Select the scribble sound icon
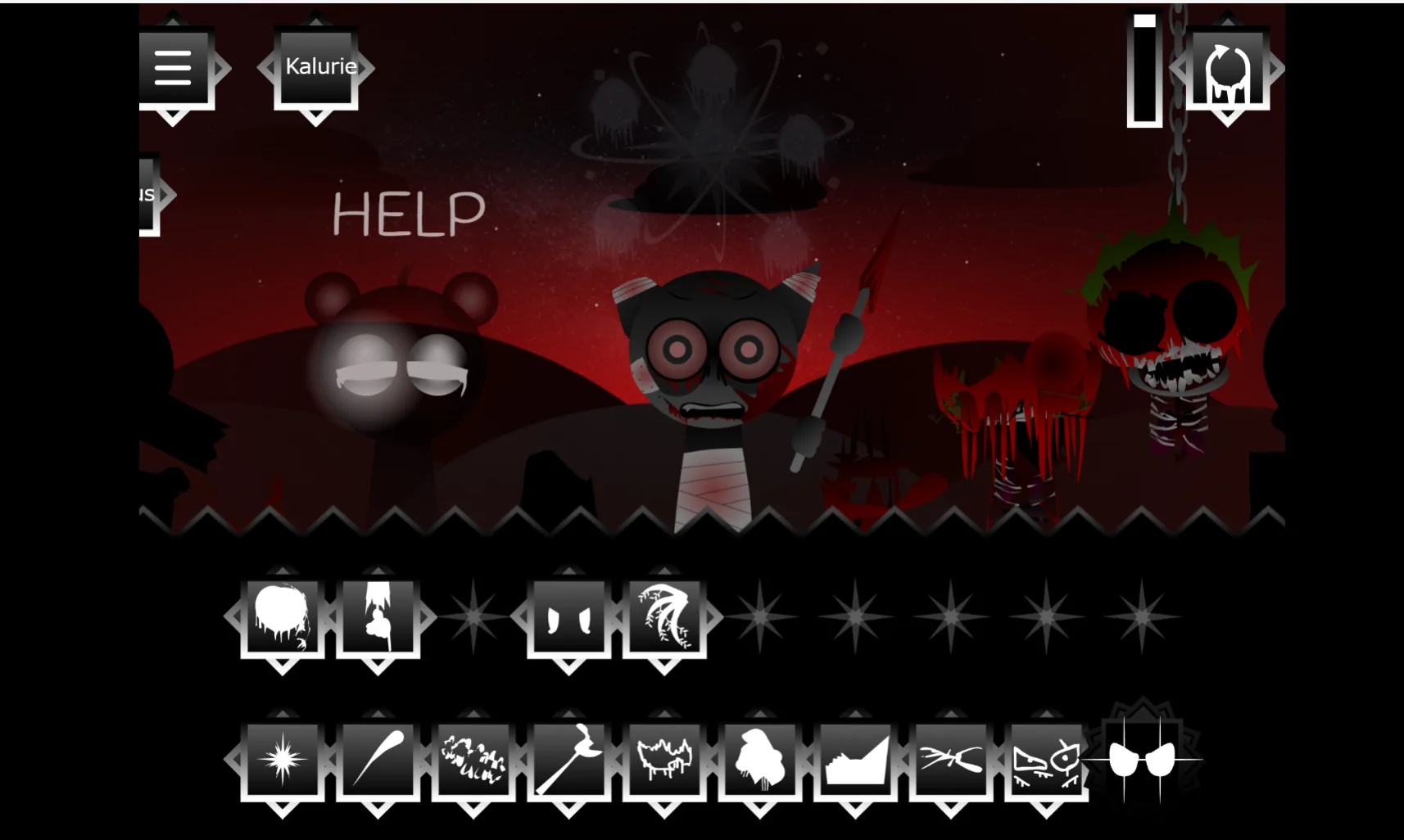This screenshot has width=1404, height=840. [x=473, y=761]
